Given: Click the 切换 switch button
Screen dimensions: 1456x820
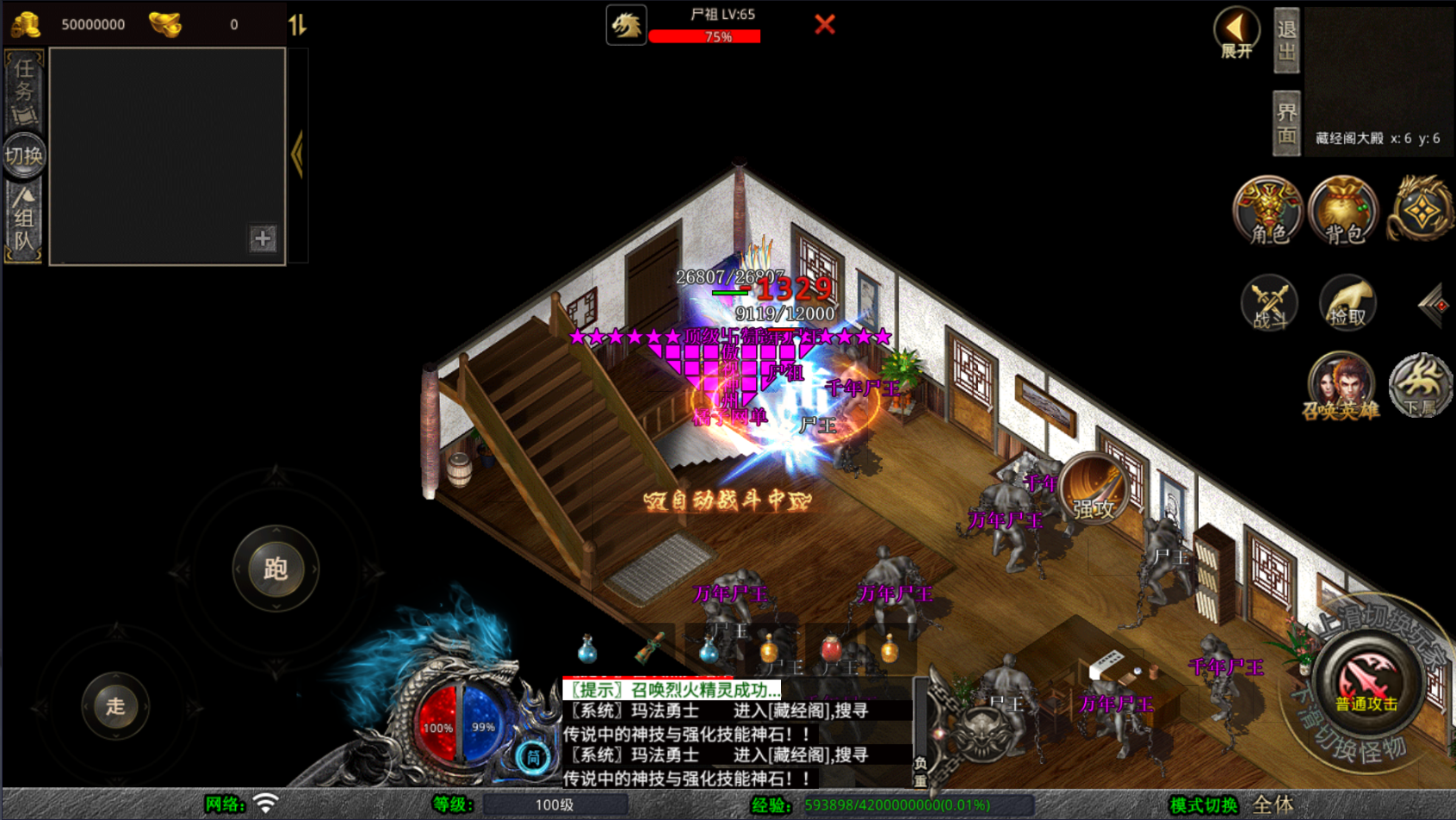Looking at the screenshot, I should [23, 156].
